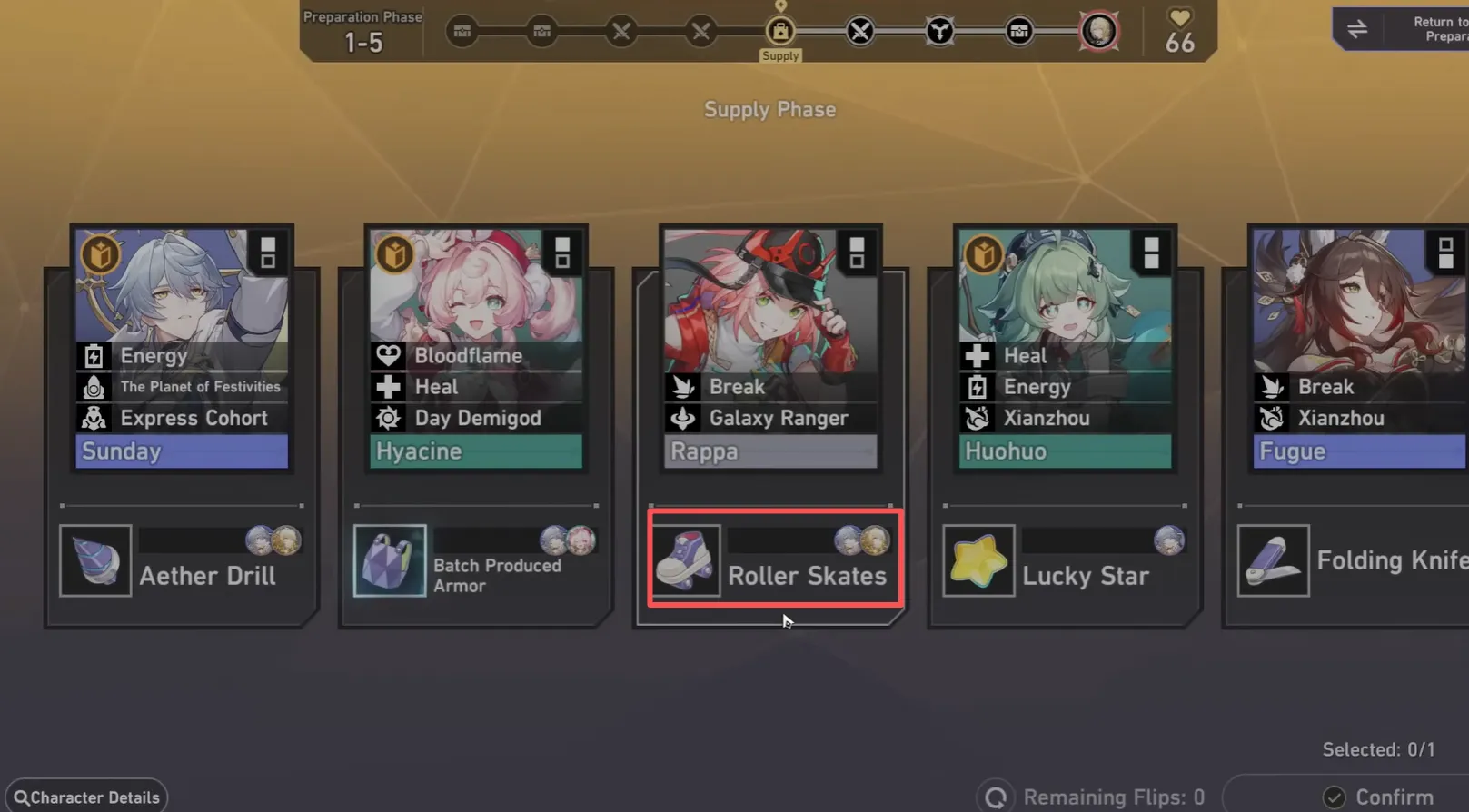Image resolution: width=1469 pixels, height=812 pixels.
Task: Select the Roller Skates item under Rappa
Action: 774,559
